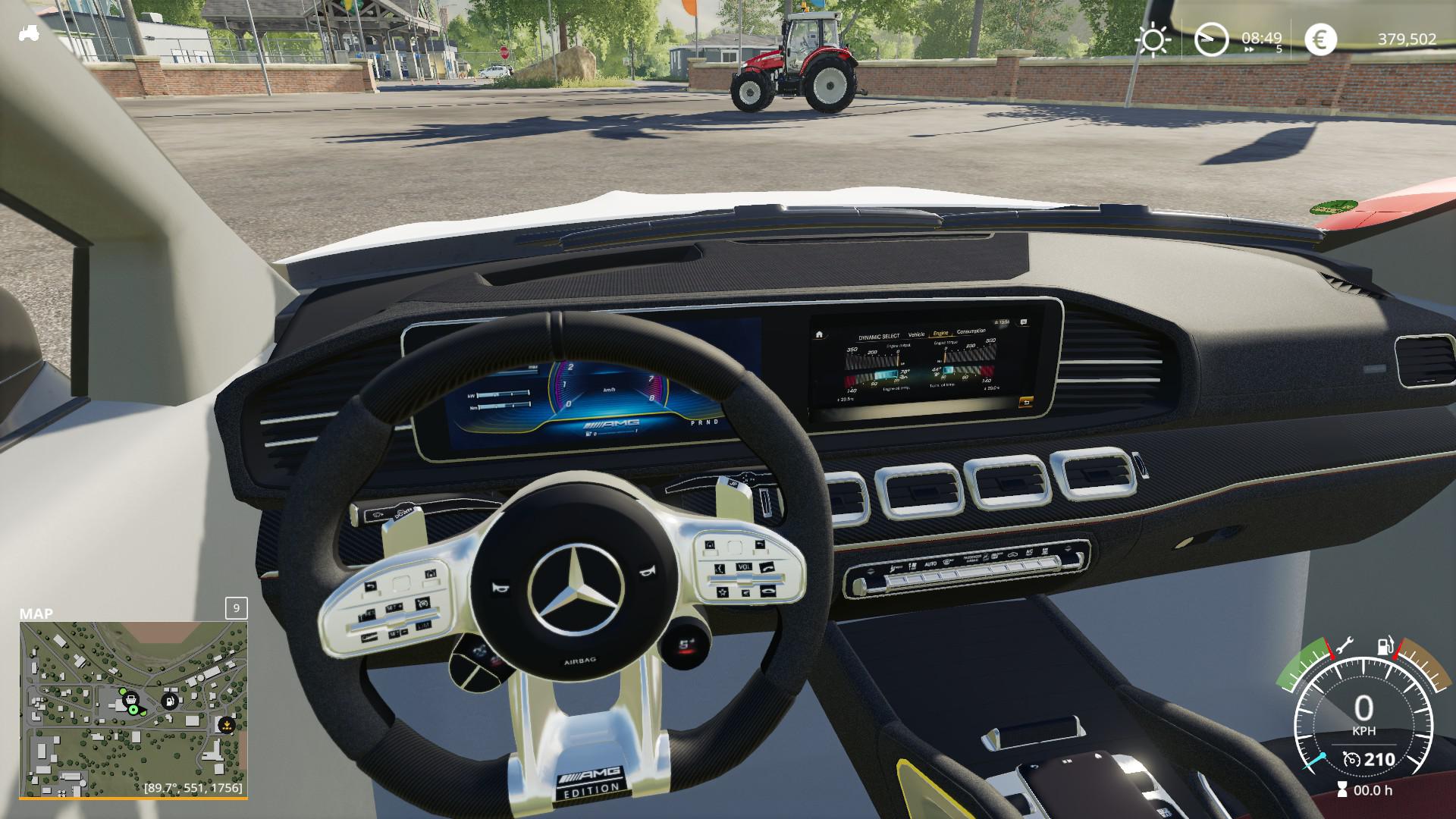Click the cruise control speed icon

1351,759
